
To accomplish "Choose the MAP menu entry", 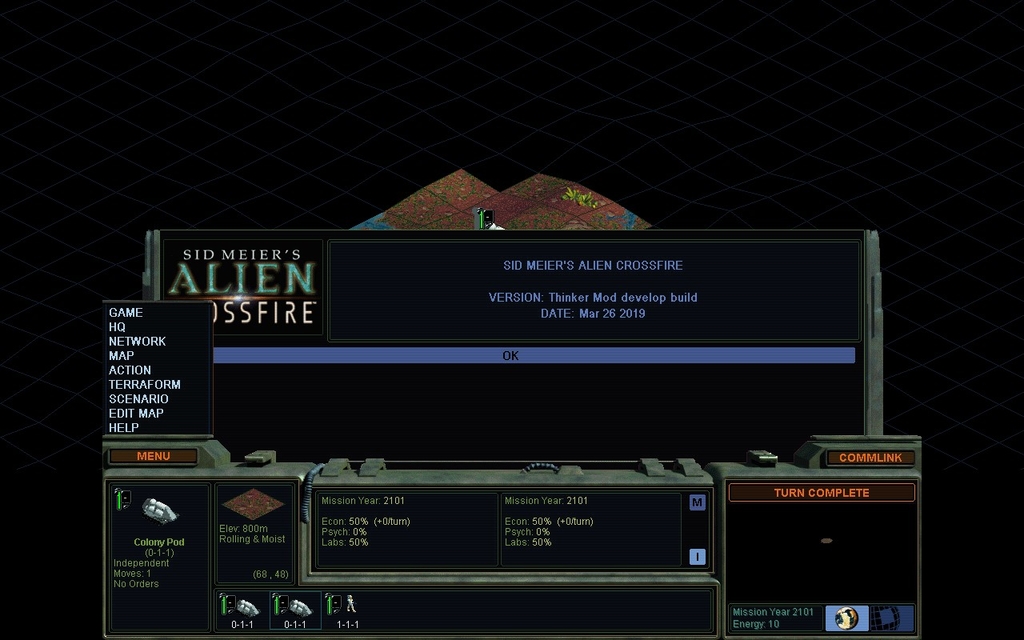I will tap(121, 356).
